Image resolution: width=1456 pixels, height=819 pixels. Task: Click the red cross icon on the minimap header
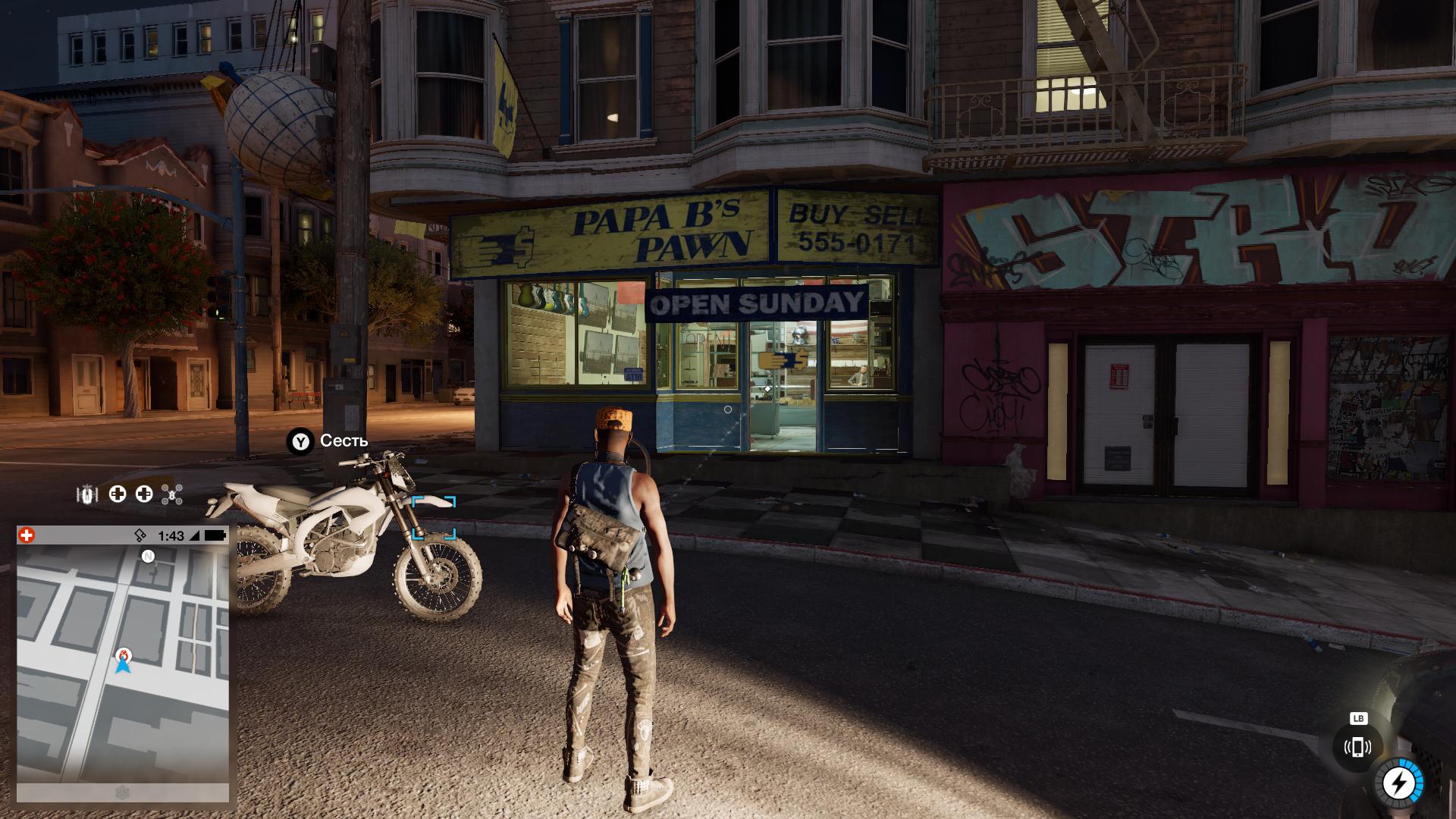[27, 535]
